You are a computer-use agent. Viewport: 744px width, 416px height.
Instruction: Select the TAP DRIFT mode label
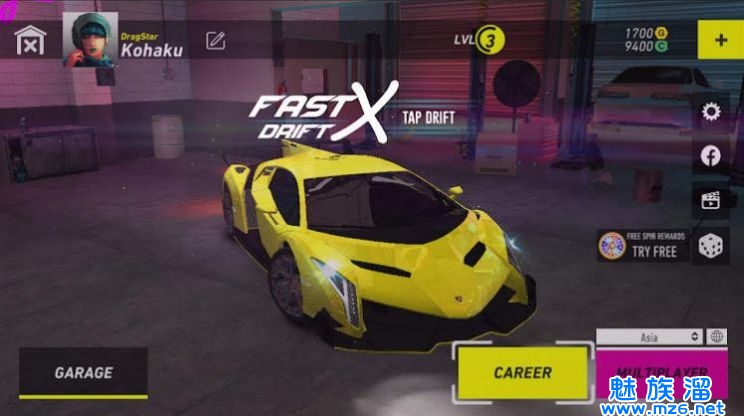428,117
